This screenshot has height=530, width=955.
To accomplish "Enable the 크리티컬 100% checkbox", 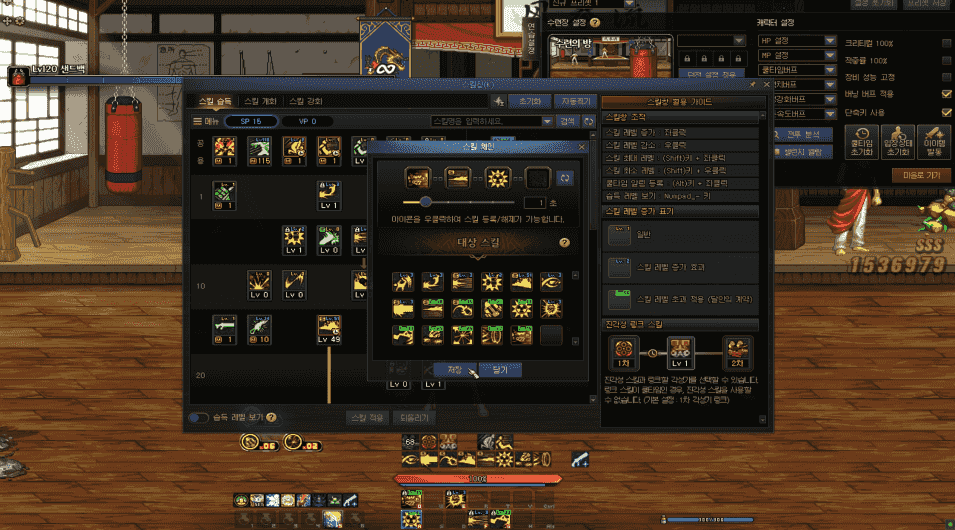I will coord(946,44).
